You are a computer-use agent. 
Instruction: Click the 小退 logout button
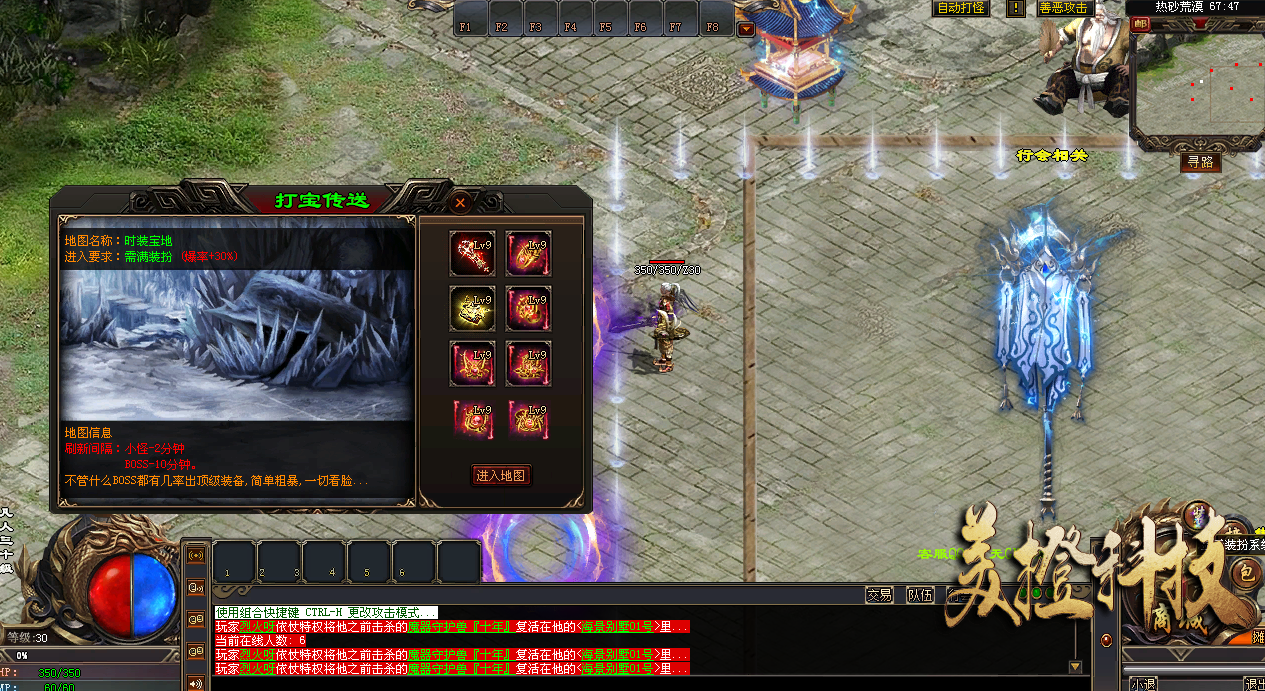click(x=1143, y=684)
